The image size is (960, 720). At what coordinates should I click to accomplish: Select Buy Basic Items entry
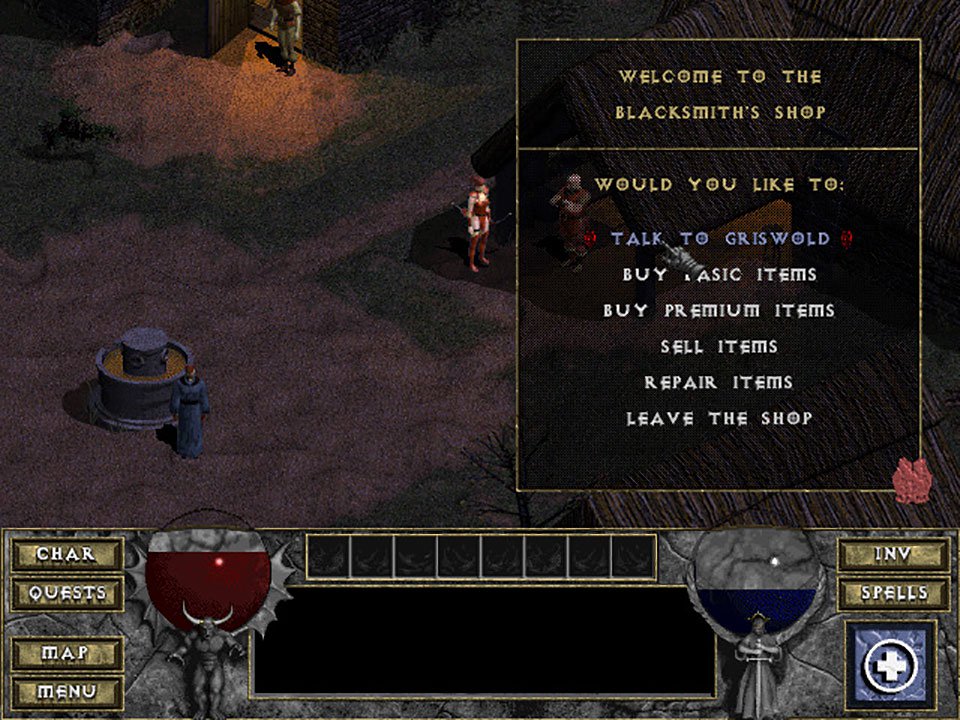(720, 274)
